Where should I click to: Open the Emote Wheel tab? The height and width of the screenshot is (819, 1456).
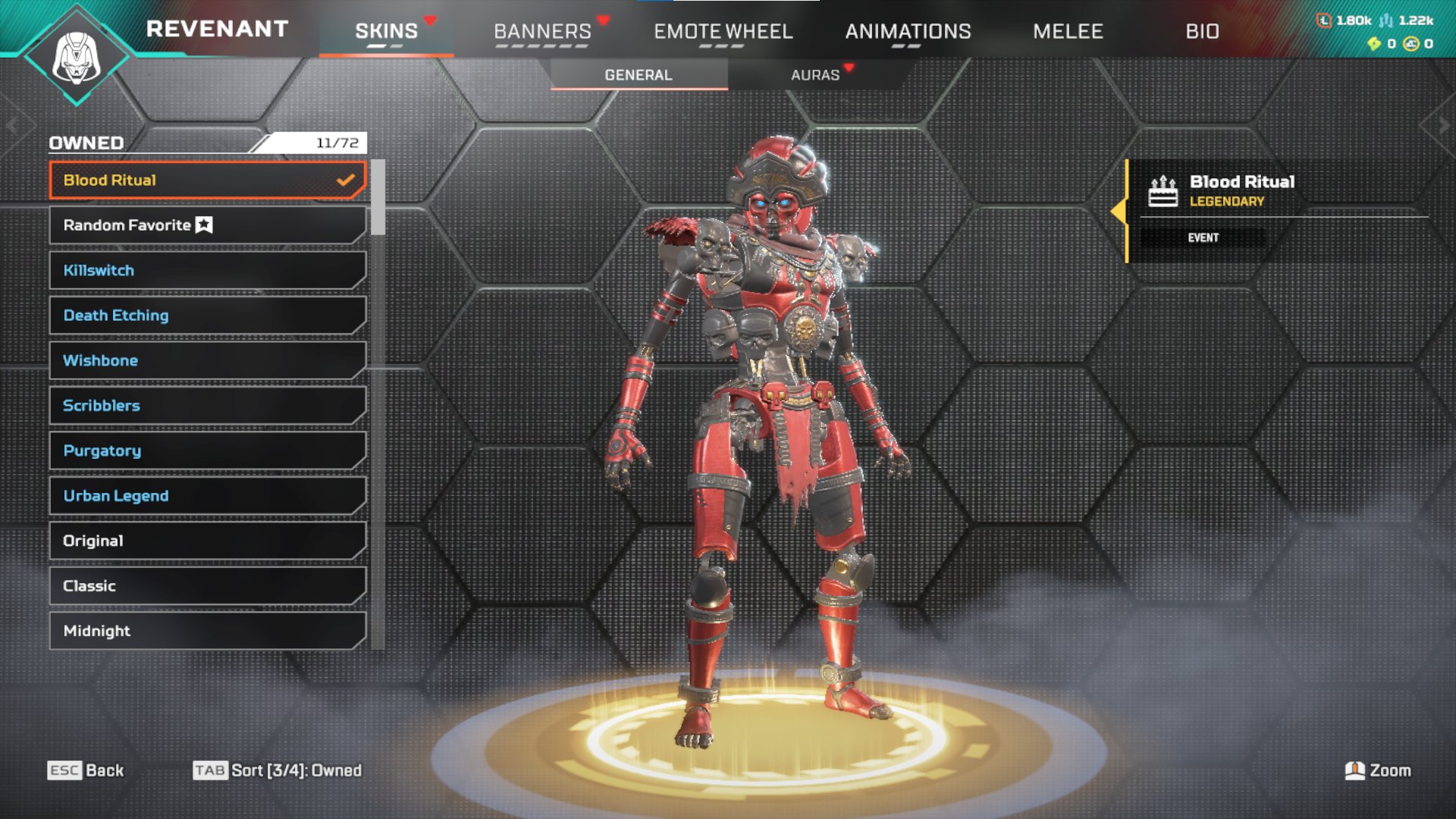tap(723, 31)
